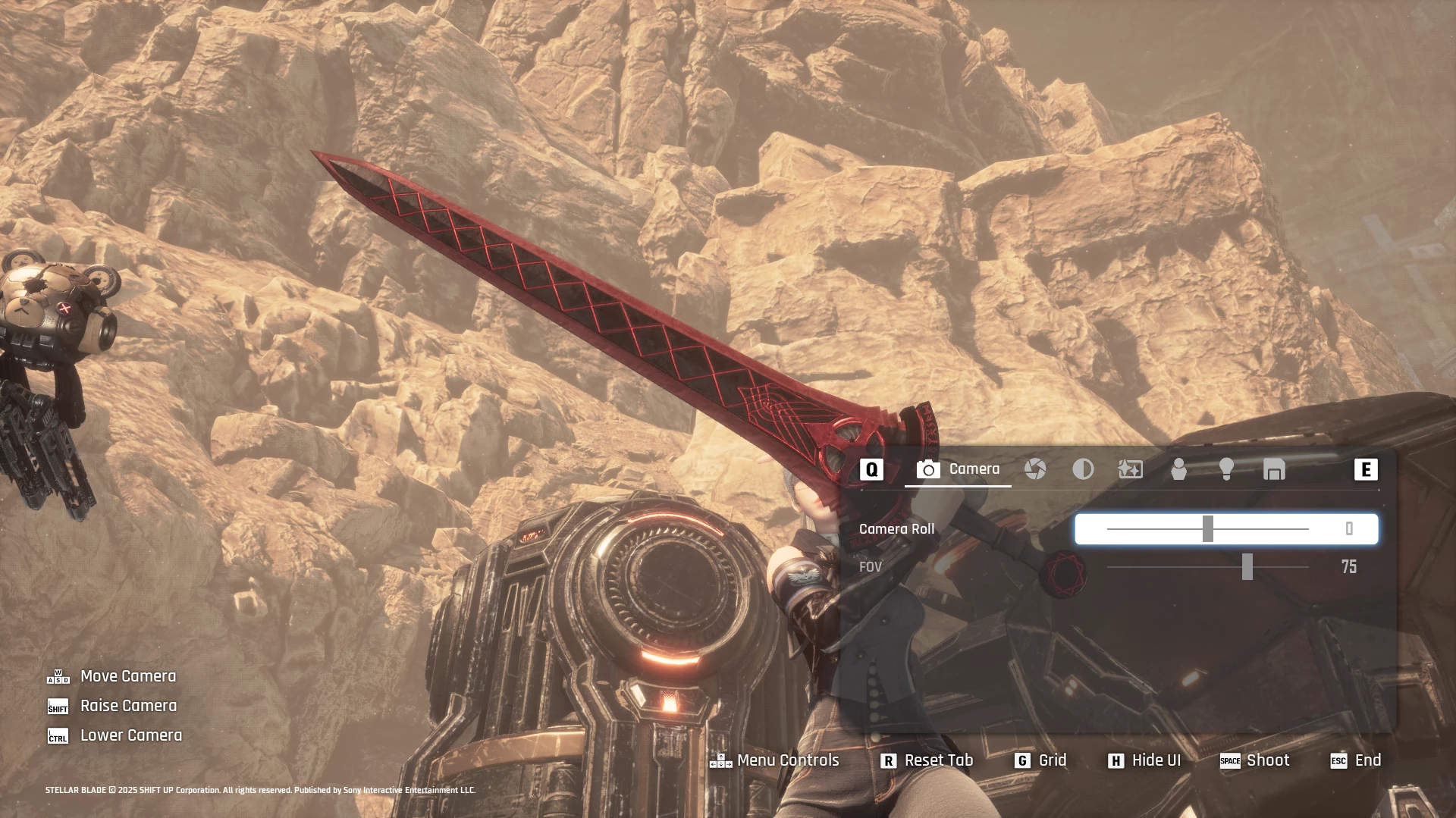The image size is (1456, 818).
Task: Switch to the light bulb tab
Action: [x=1226, y=469]
